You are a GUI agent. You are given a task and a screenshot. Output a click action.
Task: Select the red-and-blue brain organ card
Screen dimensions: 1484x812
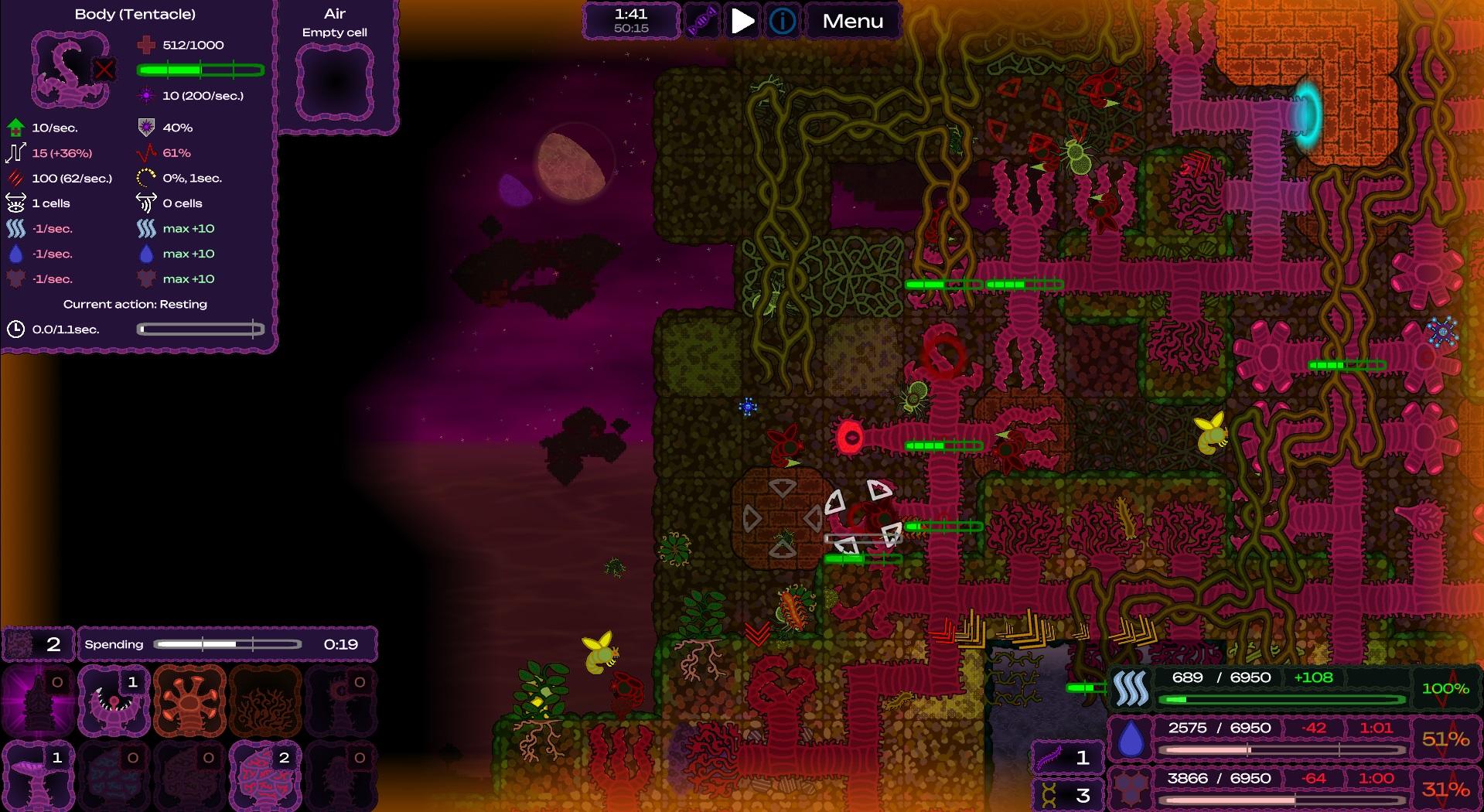264,776
